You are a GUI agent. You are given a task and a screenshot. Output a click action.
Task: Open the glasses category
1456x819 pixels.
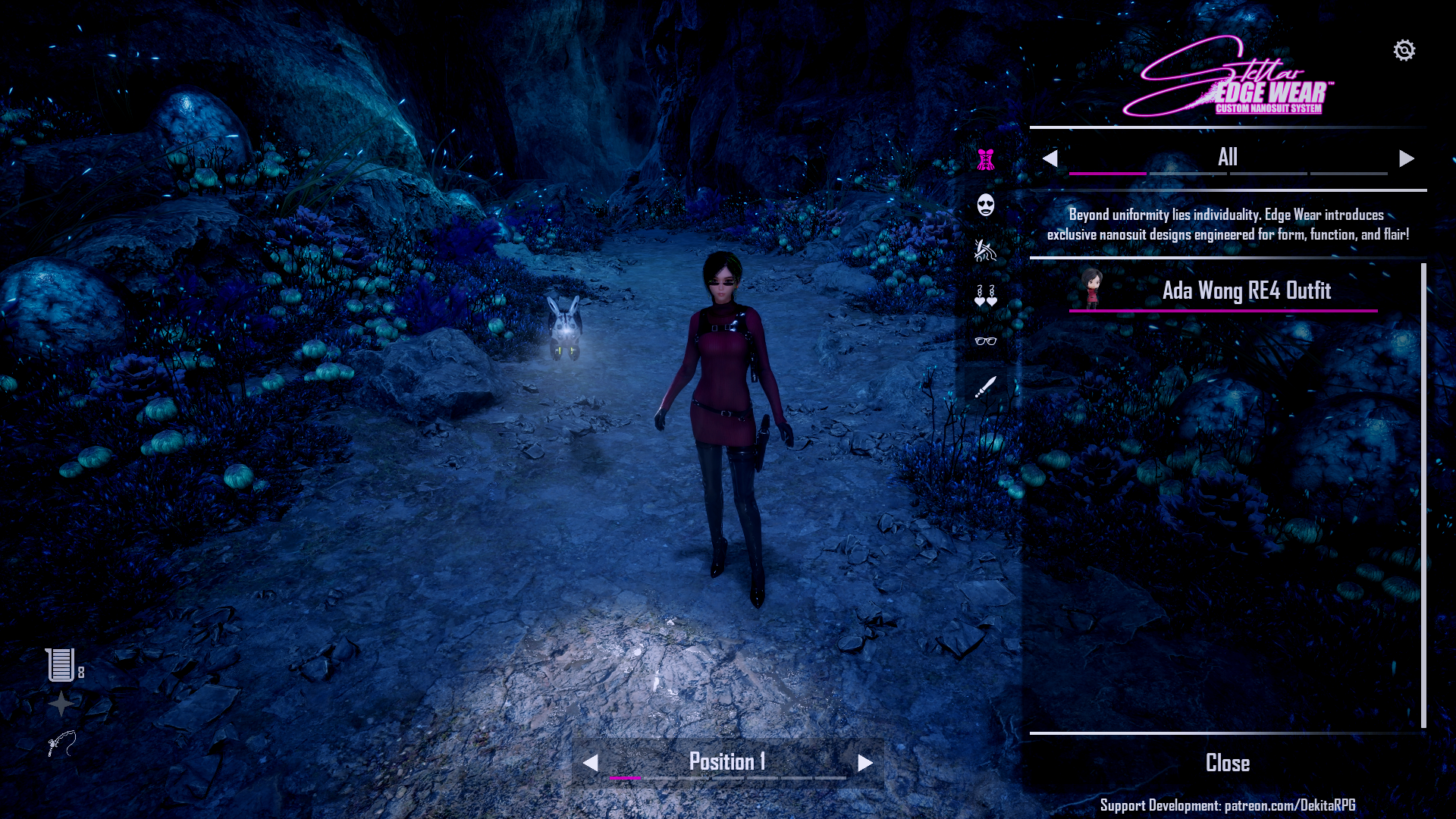coord(985,341)
